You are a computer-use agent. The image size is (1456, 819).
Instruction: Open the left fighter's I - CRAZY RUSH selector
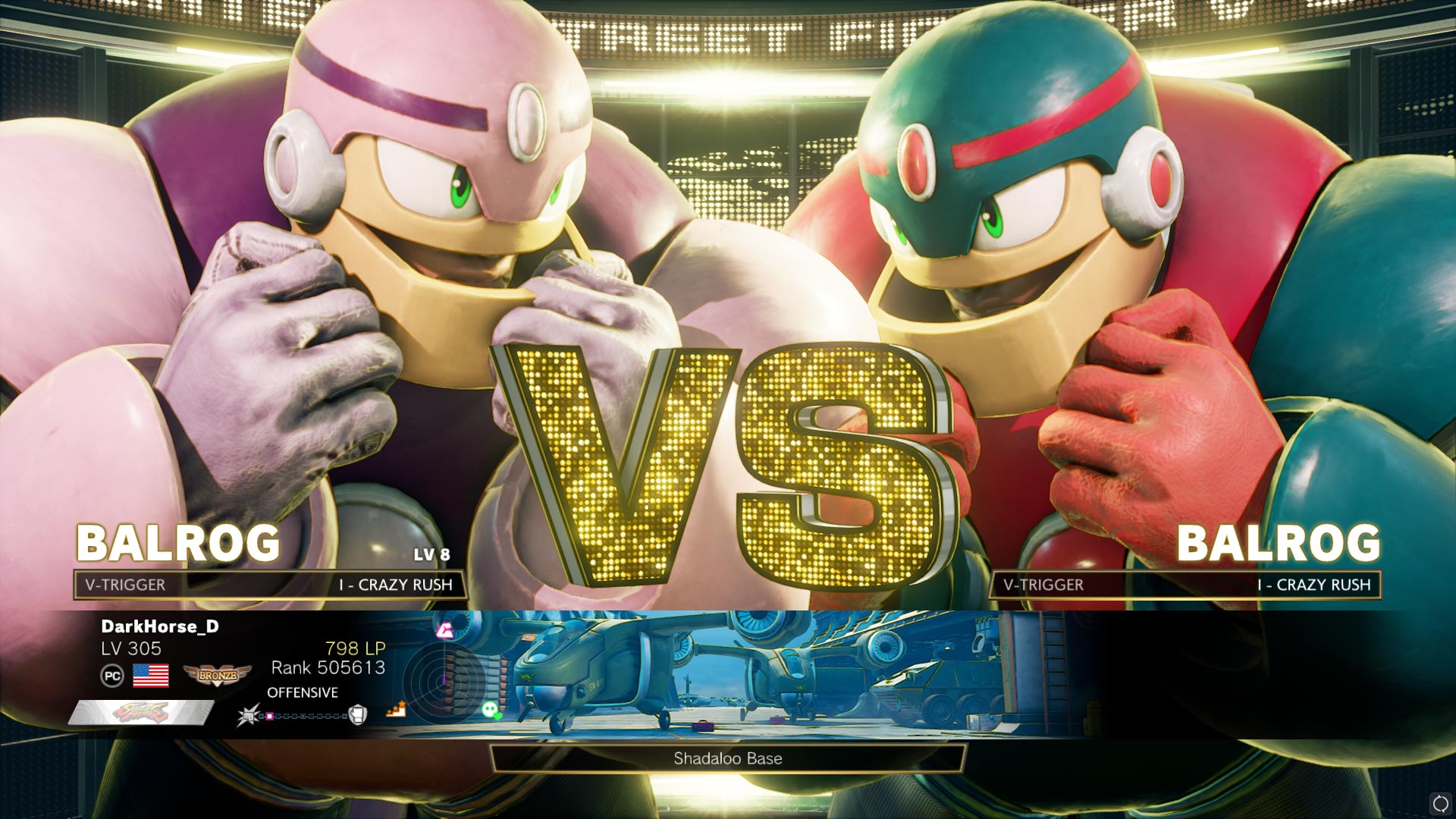[x=394, y=585]
